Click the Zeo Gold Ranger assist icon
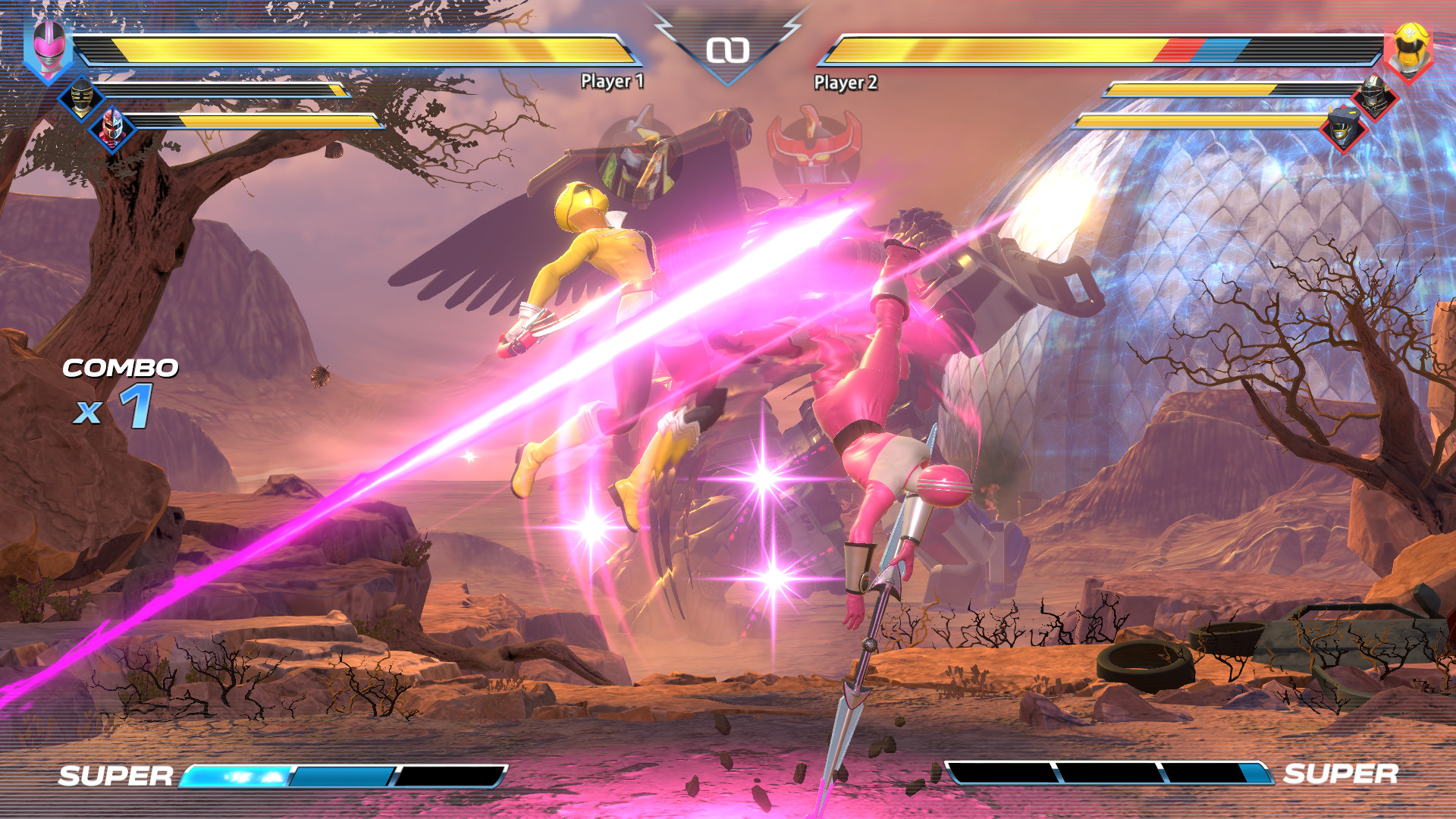 pyautogui.click(x=82, y=96)
